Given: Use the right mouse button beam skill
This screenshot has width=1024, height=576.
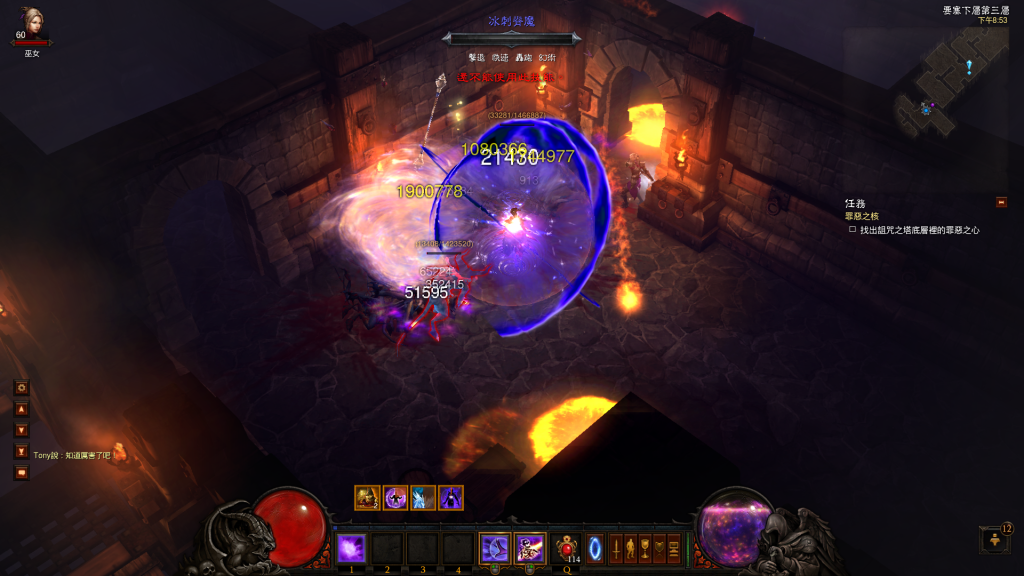Looking at the screenshot, I should (x=529, y=548).
